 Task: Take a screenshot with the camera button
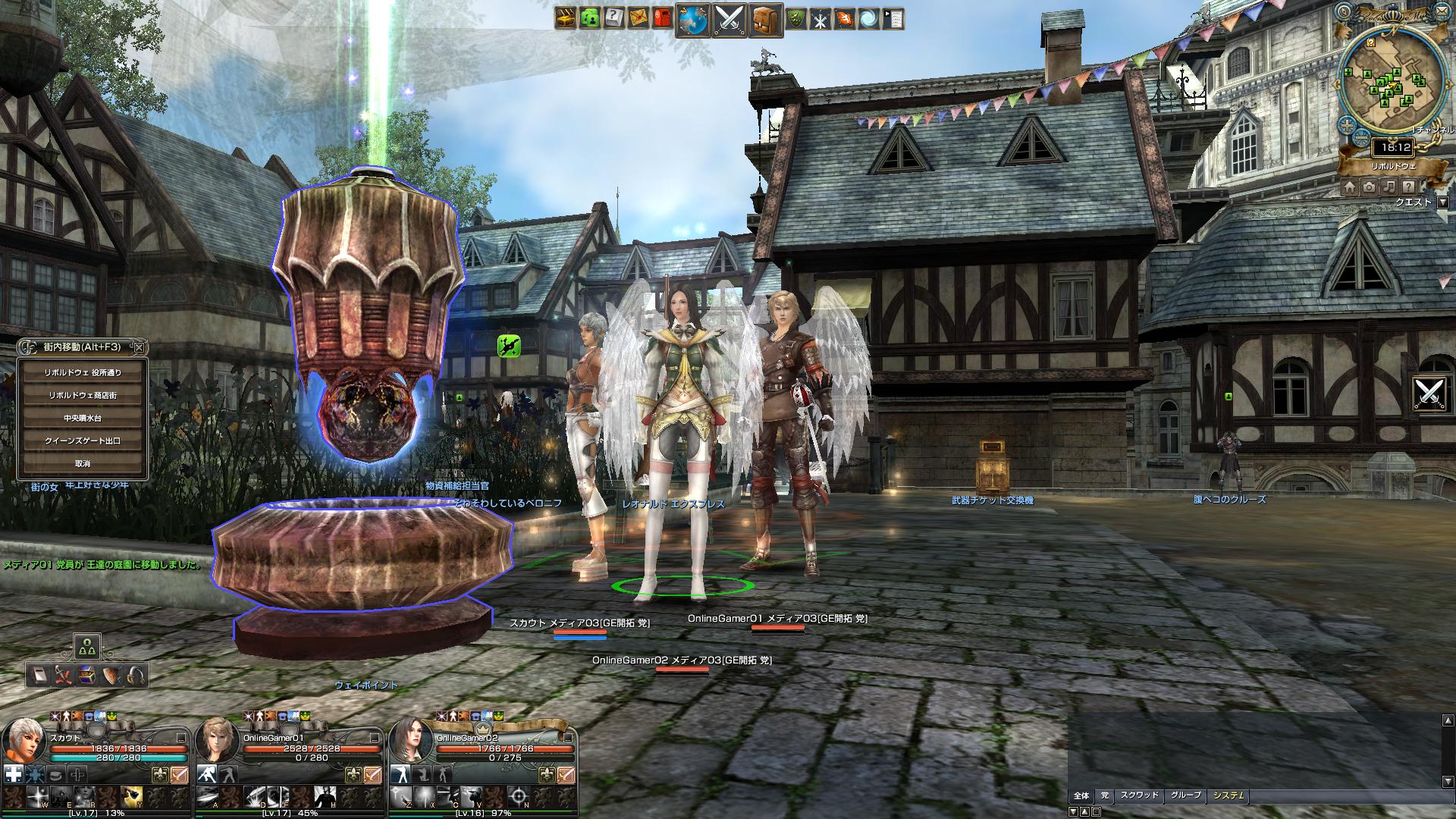pyautogui.click(x=1369, y=187)
